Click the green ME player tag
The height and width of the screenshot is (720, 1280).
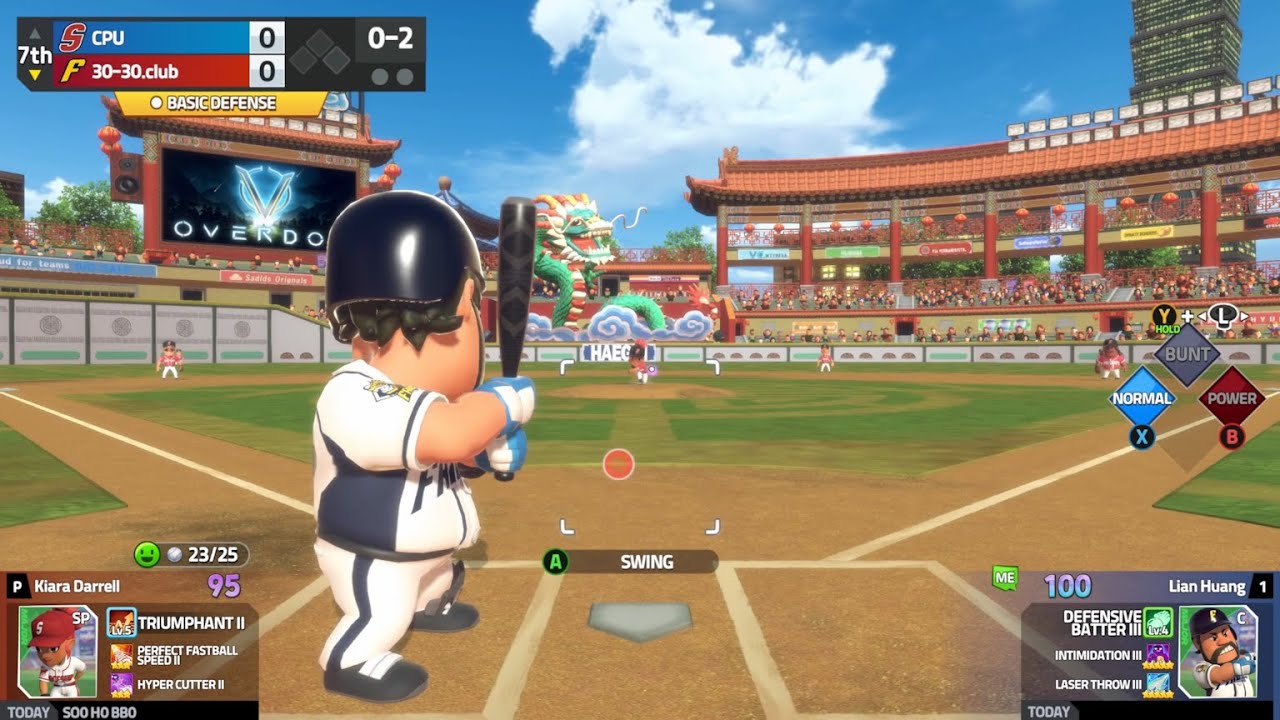click(x=1005, y=577)
